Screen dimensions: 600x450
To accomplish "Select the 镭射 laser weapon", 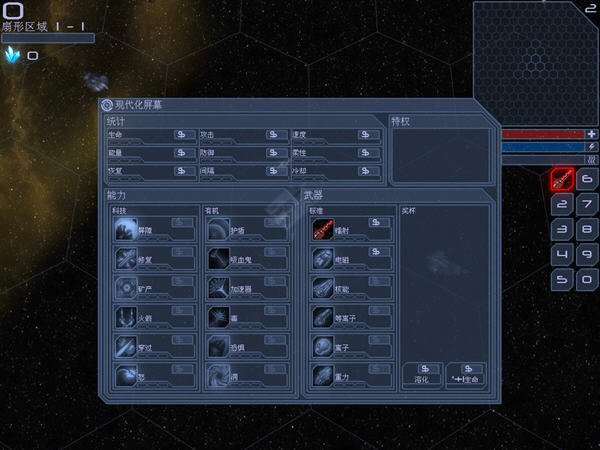I will (323, 230).
